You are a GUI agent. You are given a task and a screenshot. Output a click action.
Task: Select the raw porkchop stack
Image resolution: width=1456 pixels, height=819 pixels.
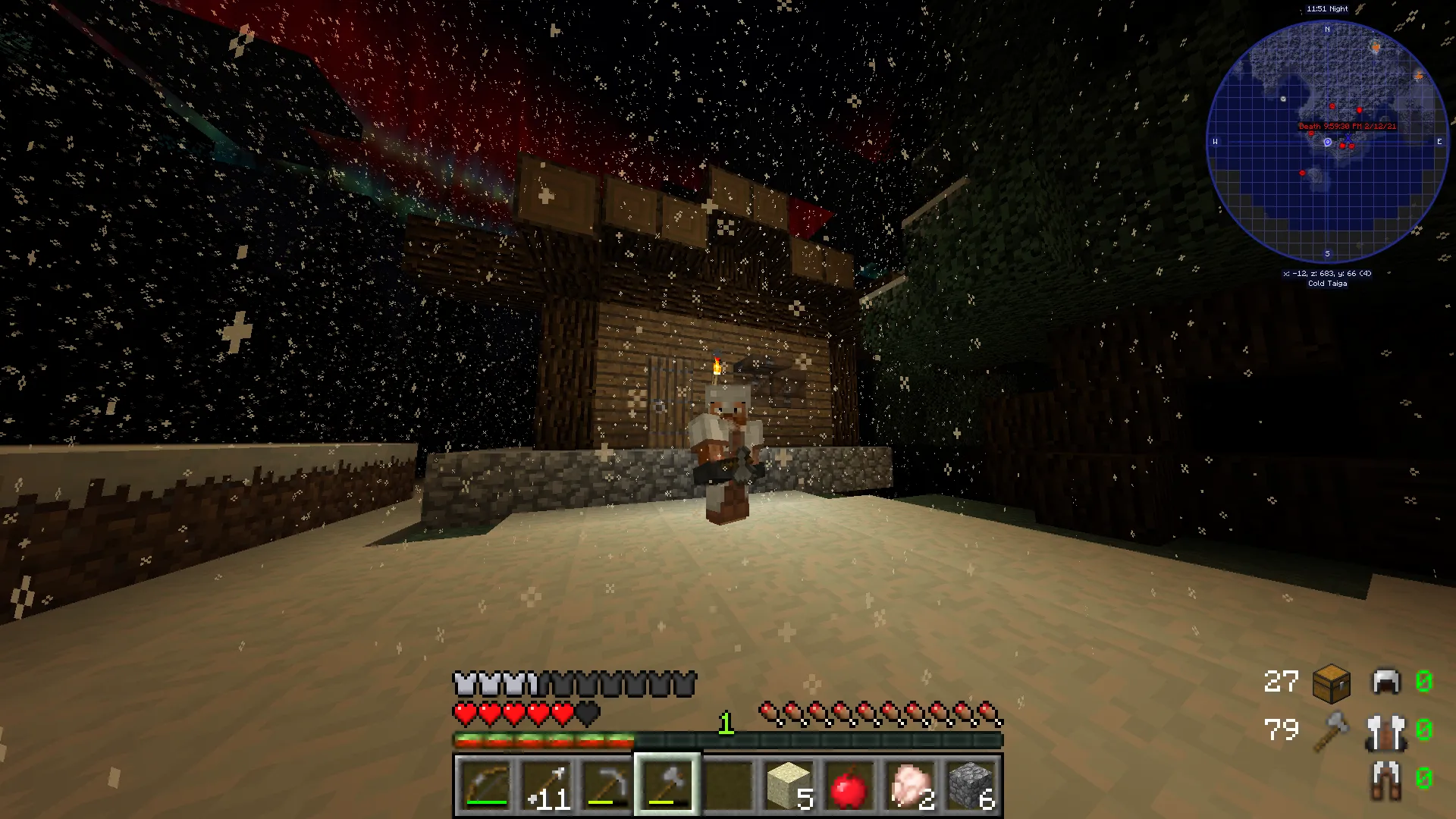click(909, 785)
